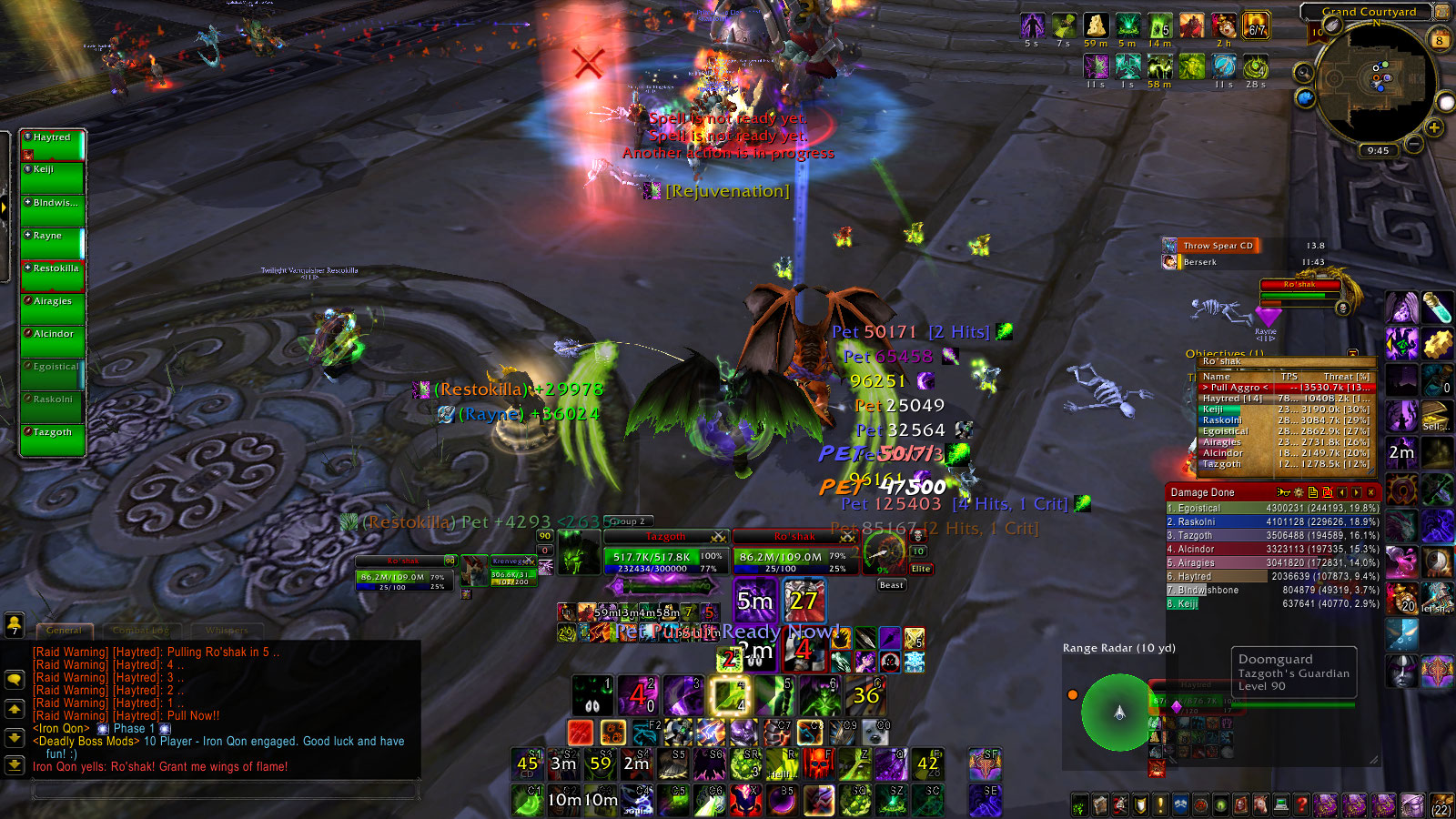
Task: Open the calendar button showing 8
Action: tap(1440, 40)
